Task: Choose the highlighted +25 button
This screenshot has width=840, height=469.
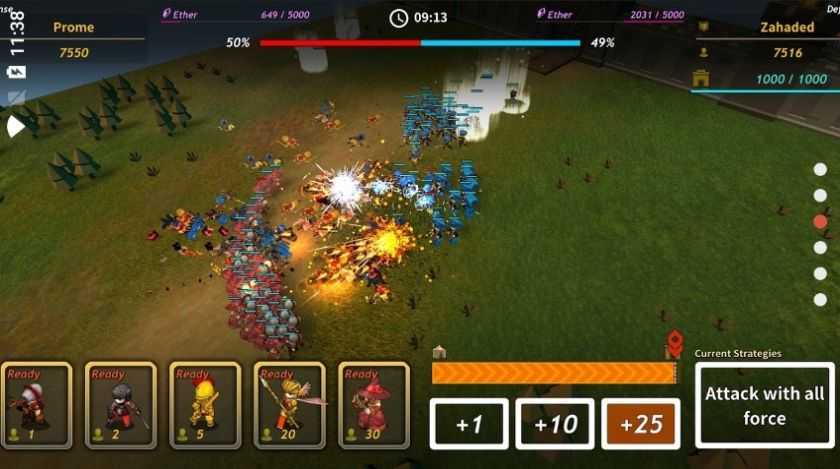Action: tap(641, 424)
